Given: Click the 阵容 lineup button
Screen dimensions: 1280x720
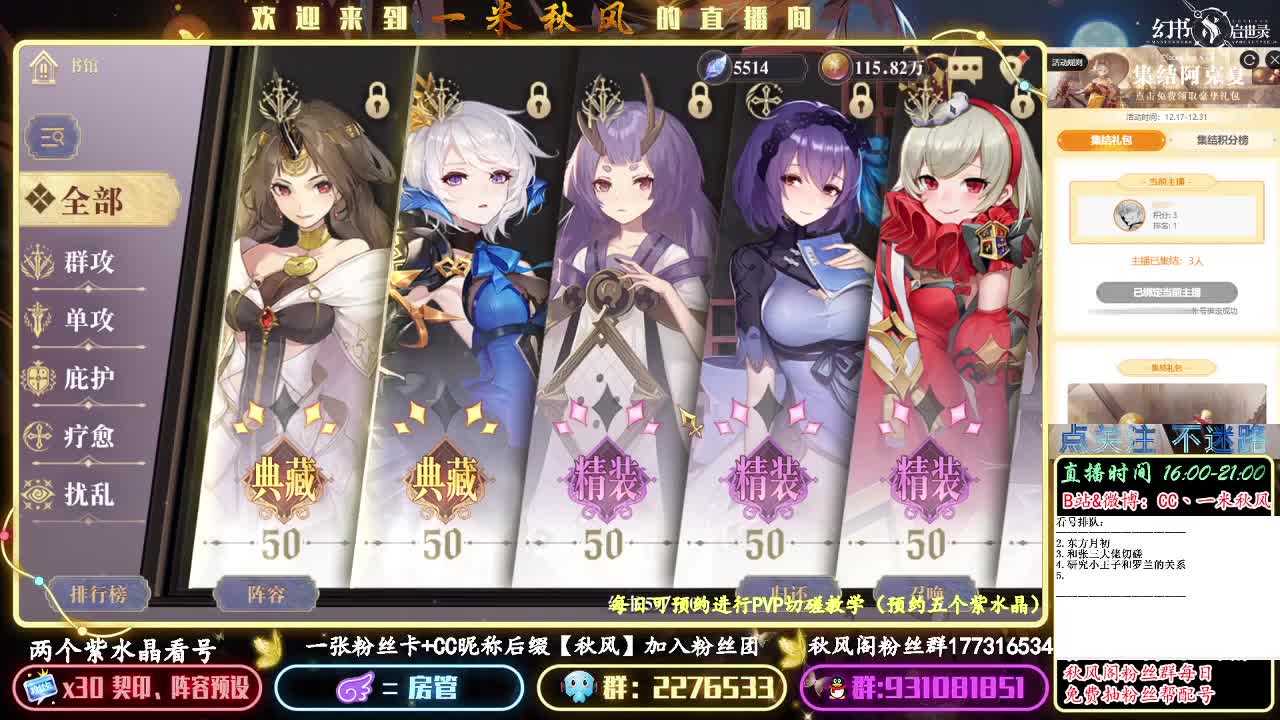Looking at the screenshot, I should tap(266, 594).
